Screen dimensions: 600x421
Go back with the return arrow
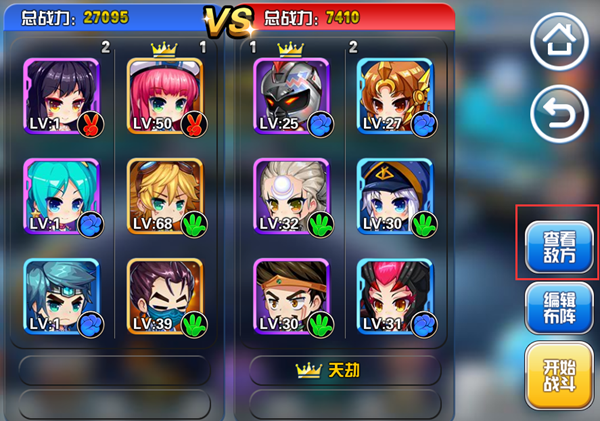tap(559, 116)
